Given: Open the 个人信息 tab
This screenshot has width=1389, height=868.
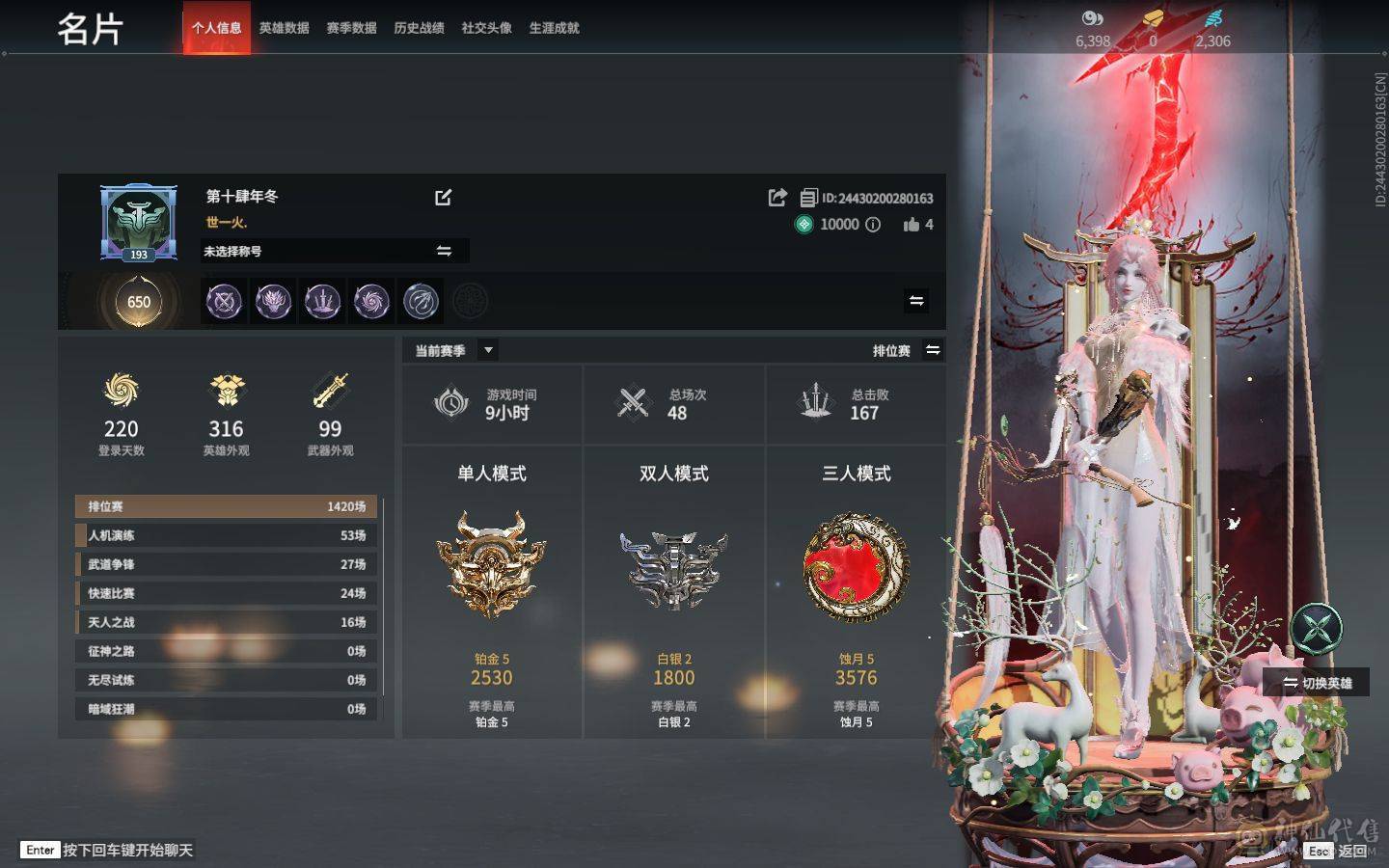Looking at the screenshot, I should (x=216, y=28).
